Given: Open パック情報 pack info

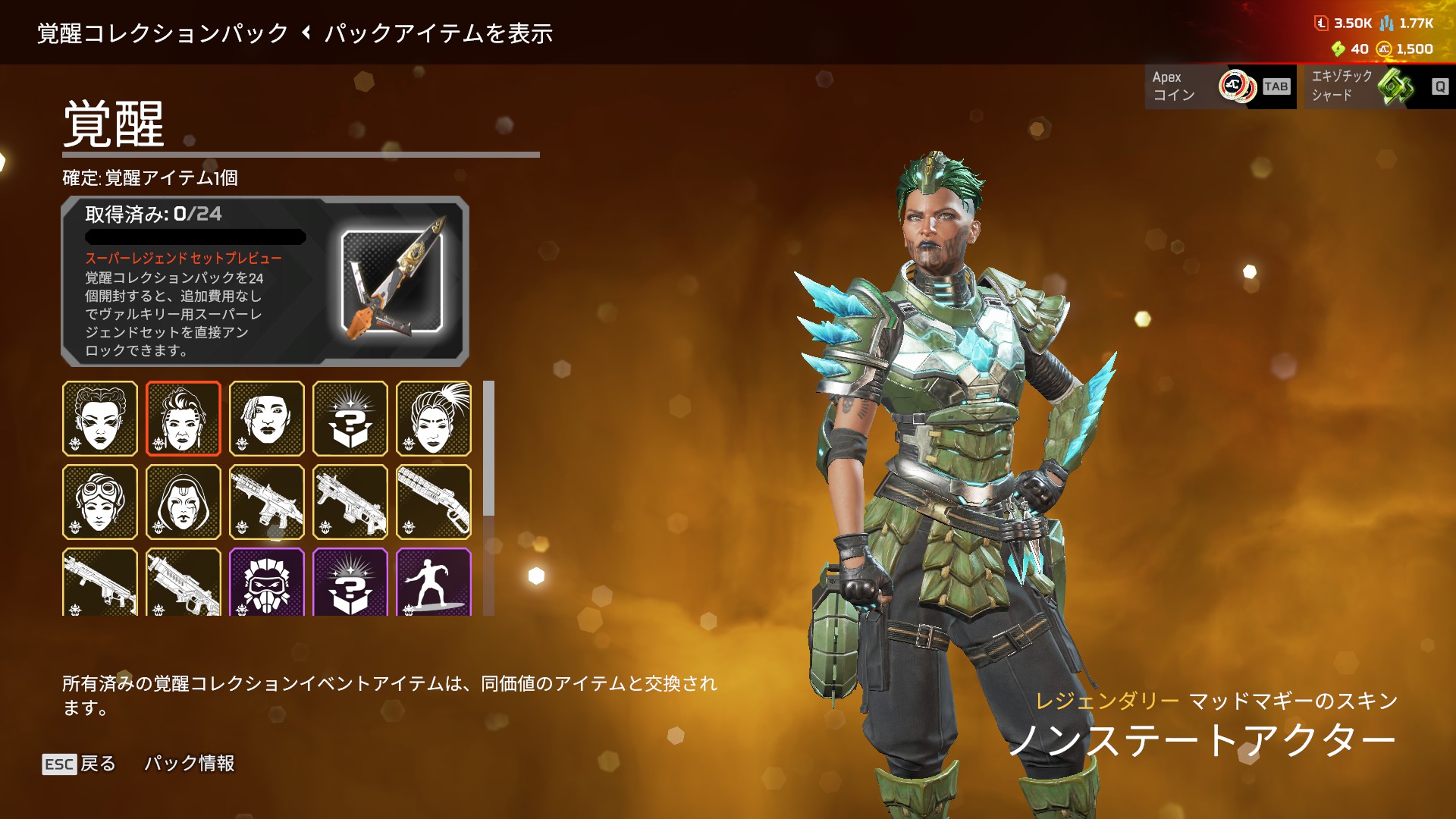Looking at the screenshot, I should pos(190,763).
